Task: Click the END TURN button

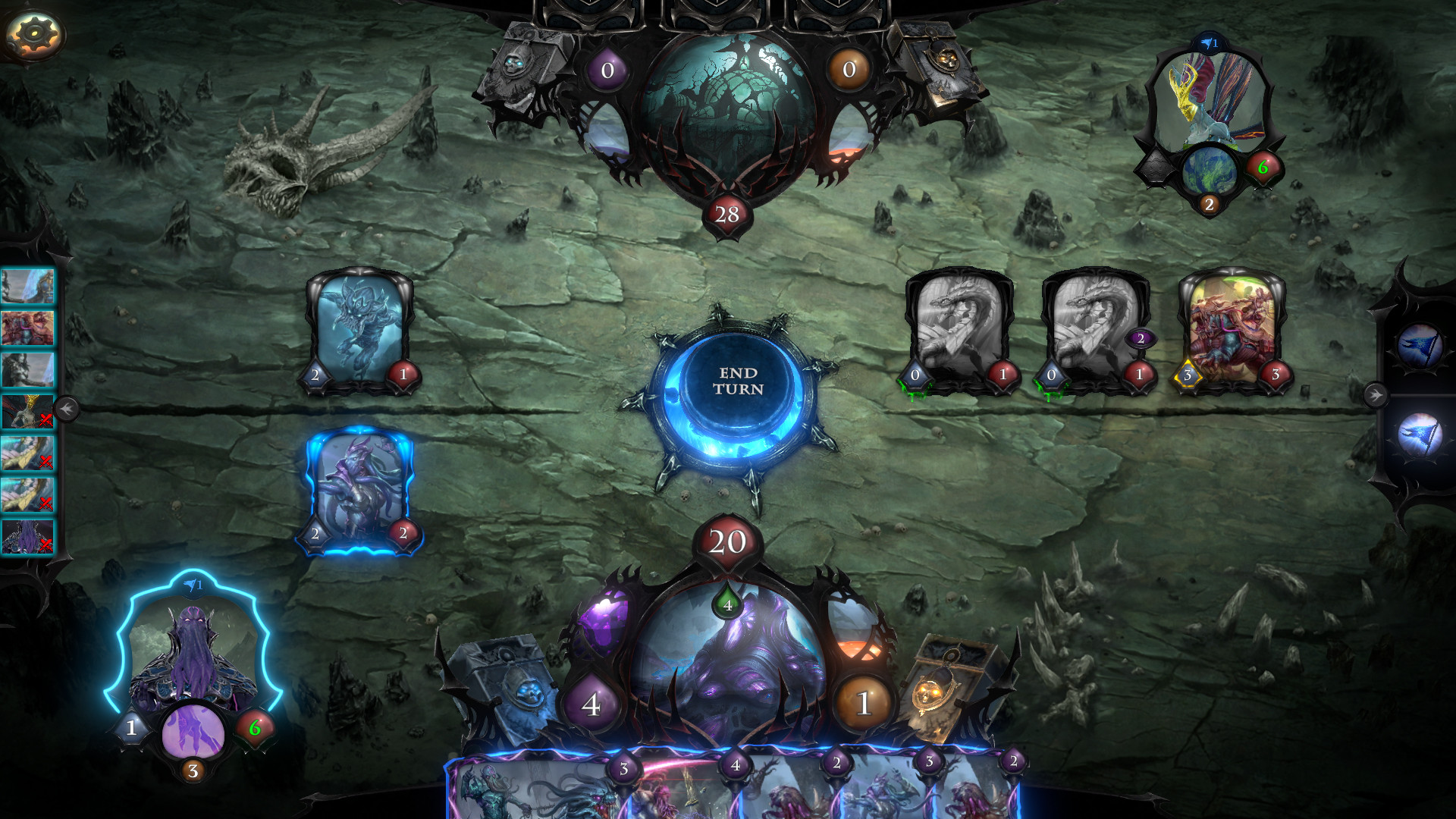Action: 737,381
